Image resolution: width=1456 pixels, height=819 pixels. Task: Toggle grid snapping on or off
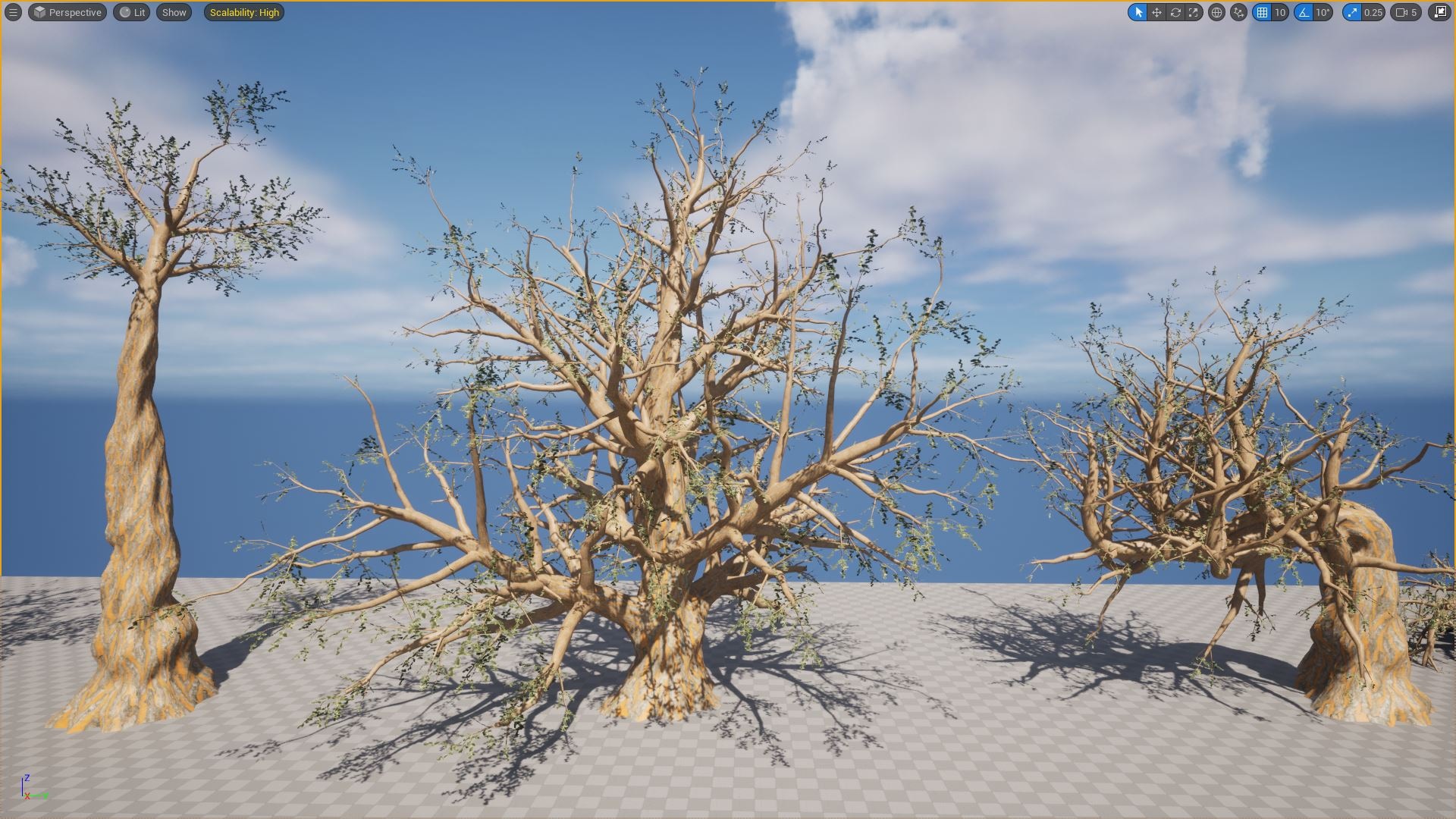[1261, 12]
